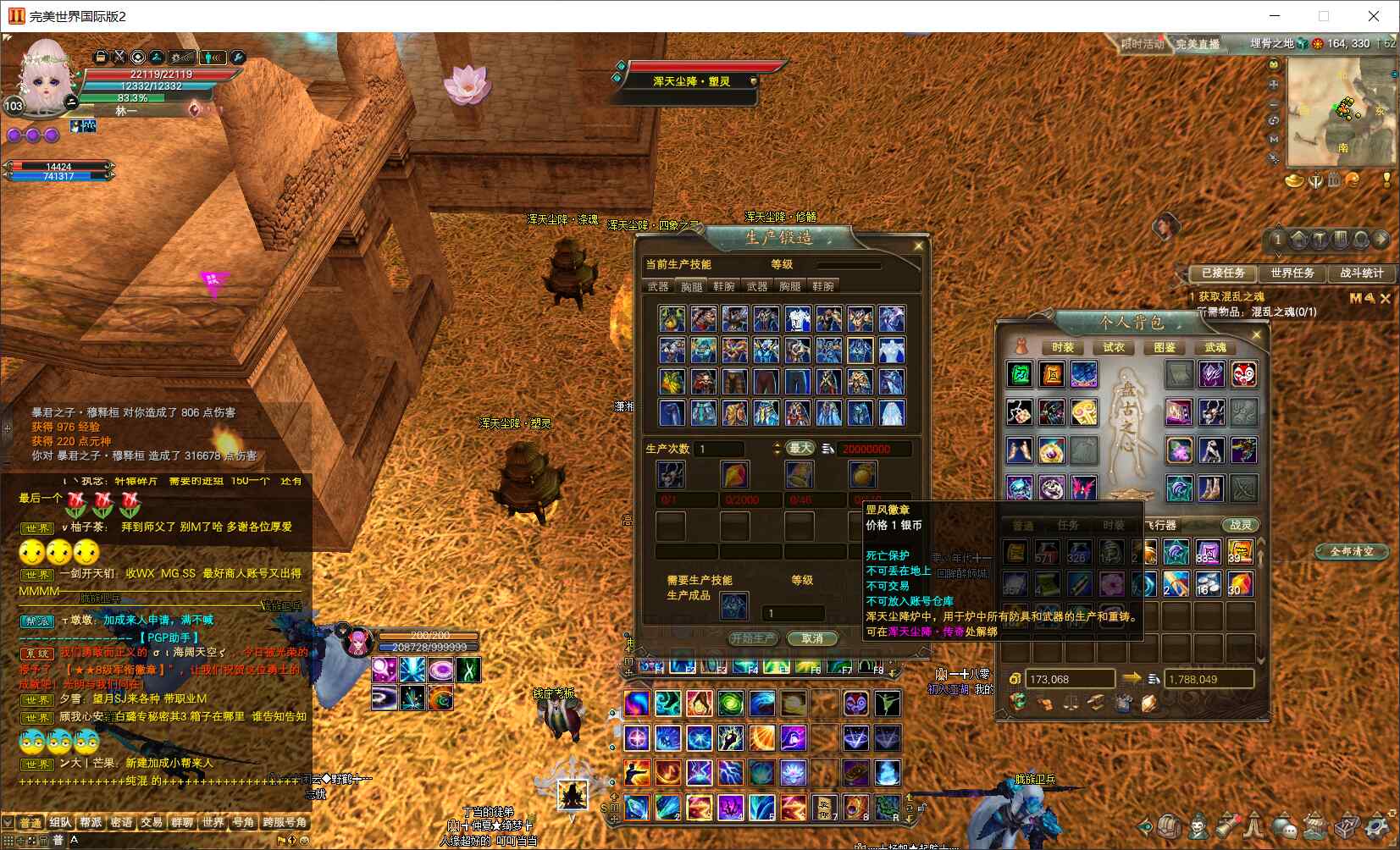The width and height of the screenshot is (1400, 850).
Task: Open the 限时活动 limited-time events menu
Action: coord(1142,44)
